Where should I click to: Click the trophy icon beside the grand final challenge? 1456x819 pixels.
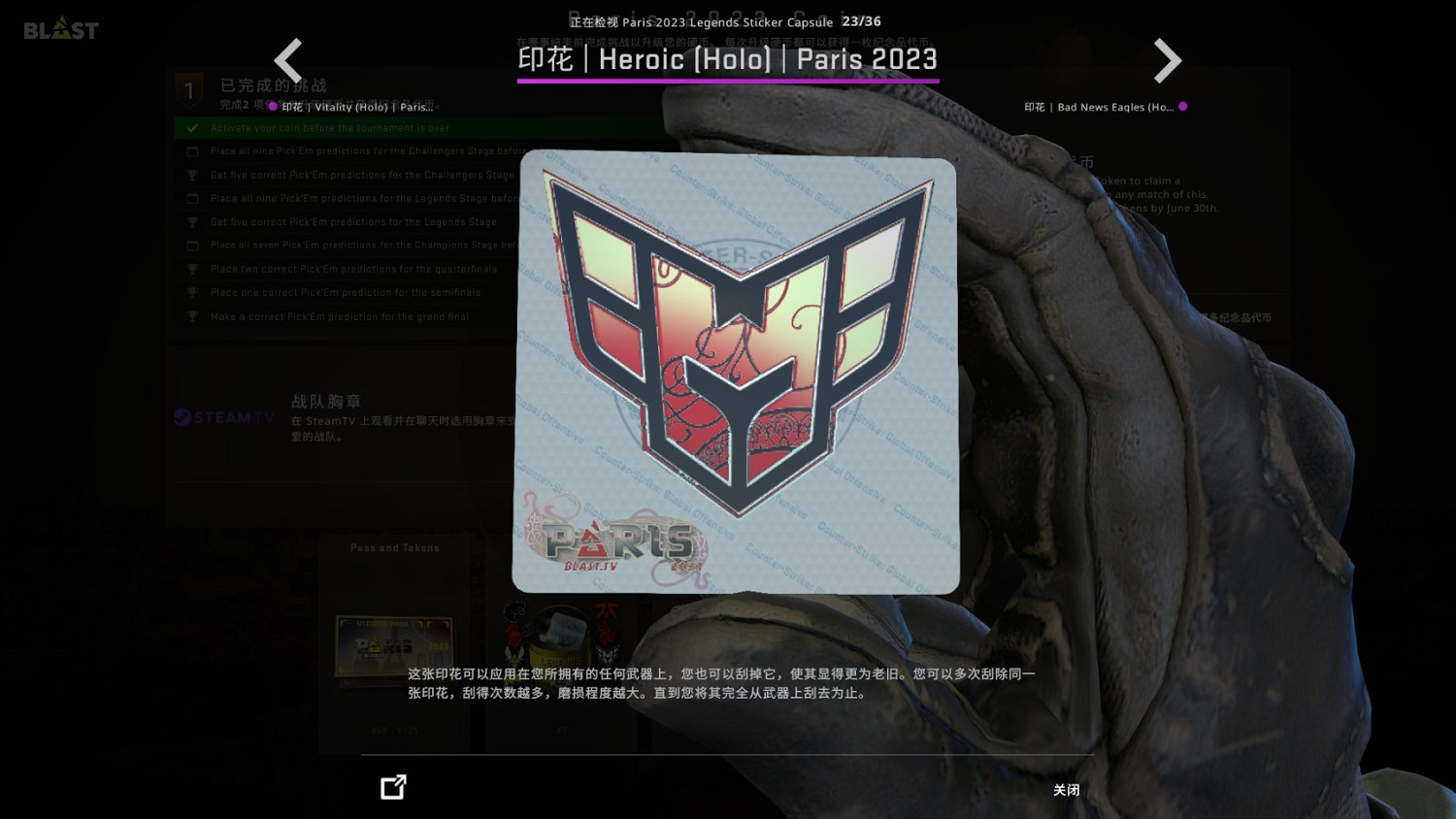coord(191,315)
